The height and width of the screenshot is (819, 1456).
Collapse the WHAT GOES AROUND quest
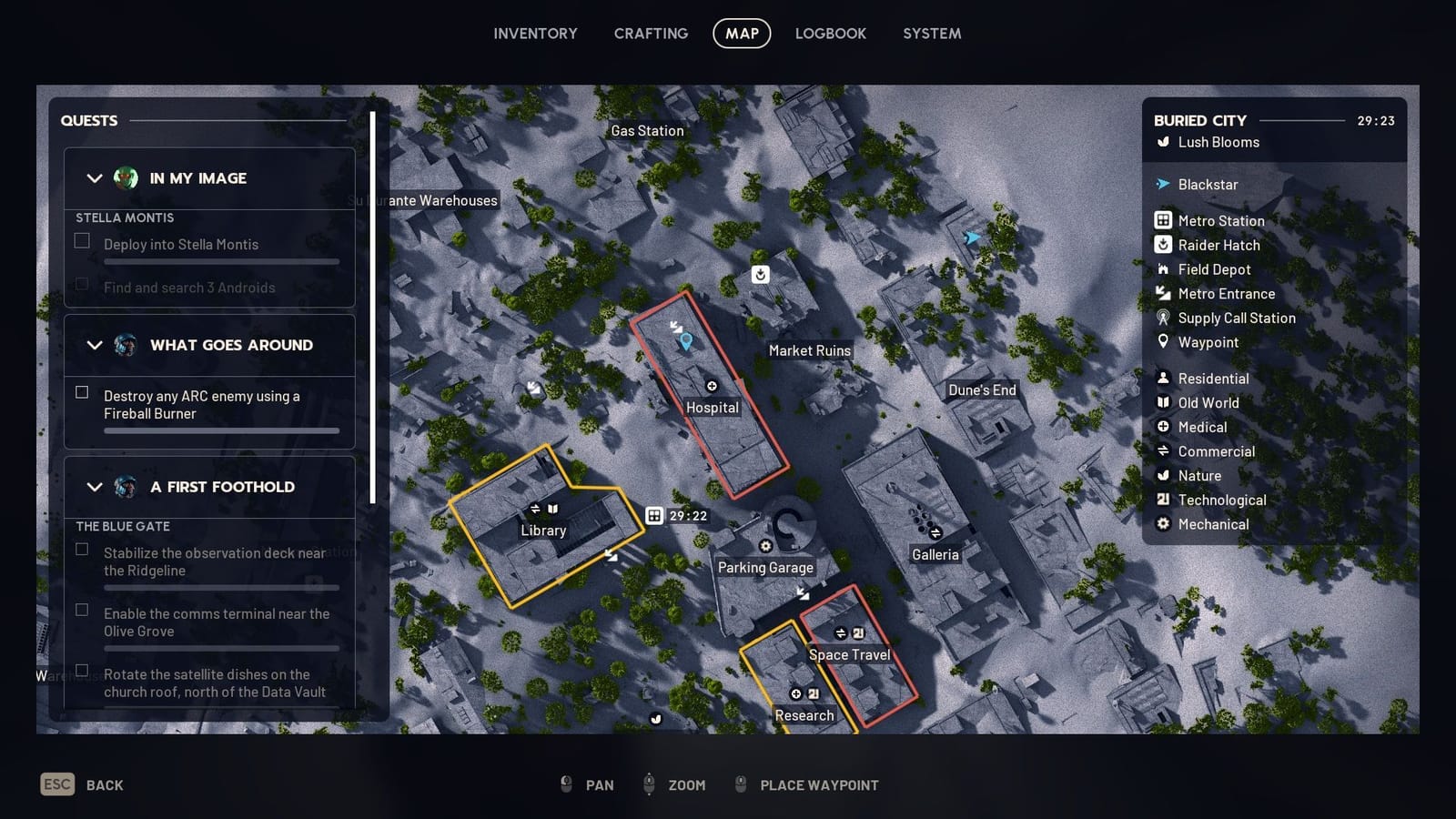point(94,345)
